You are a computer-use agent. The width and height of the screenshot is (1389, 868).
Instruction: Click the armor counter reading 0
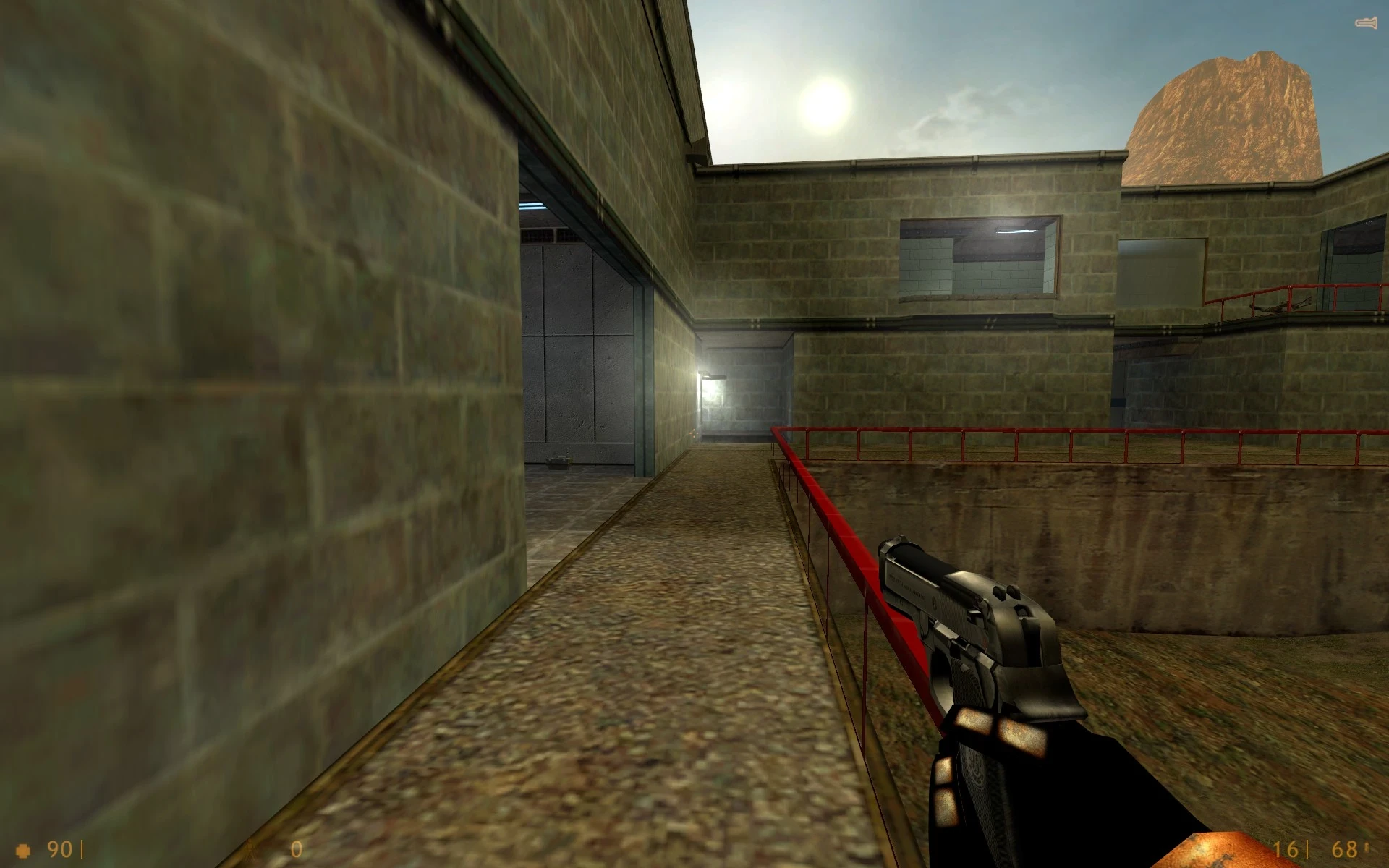pyautogui.click(x=297, y=848)
